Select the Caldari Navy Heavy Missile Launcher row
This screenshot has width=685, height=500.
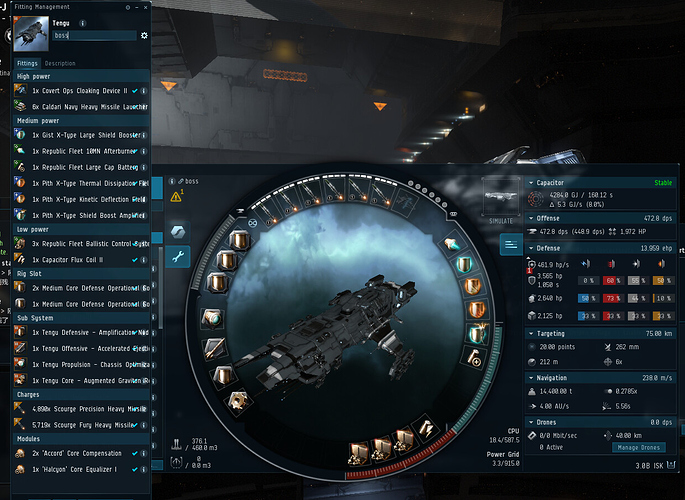pos(82,105)
